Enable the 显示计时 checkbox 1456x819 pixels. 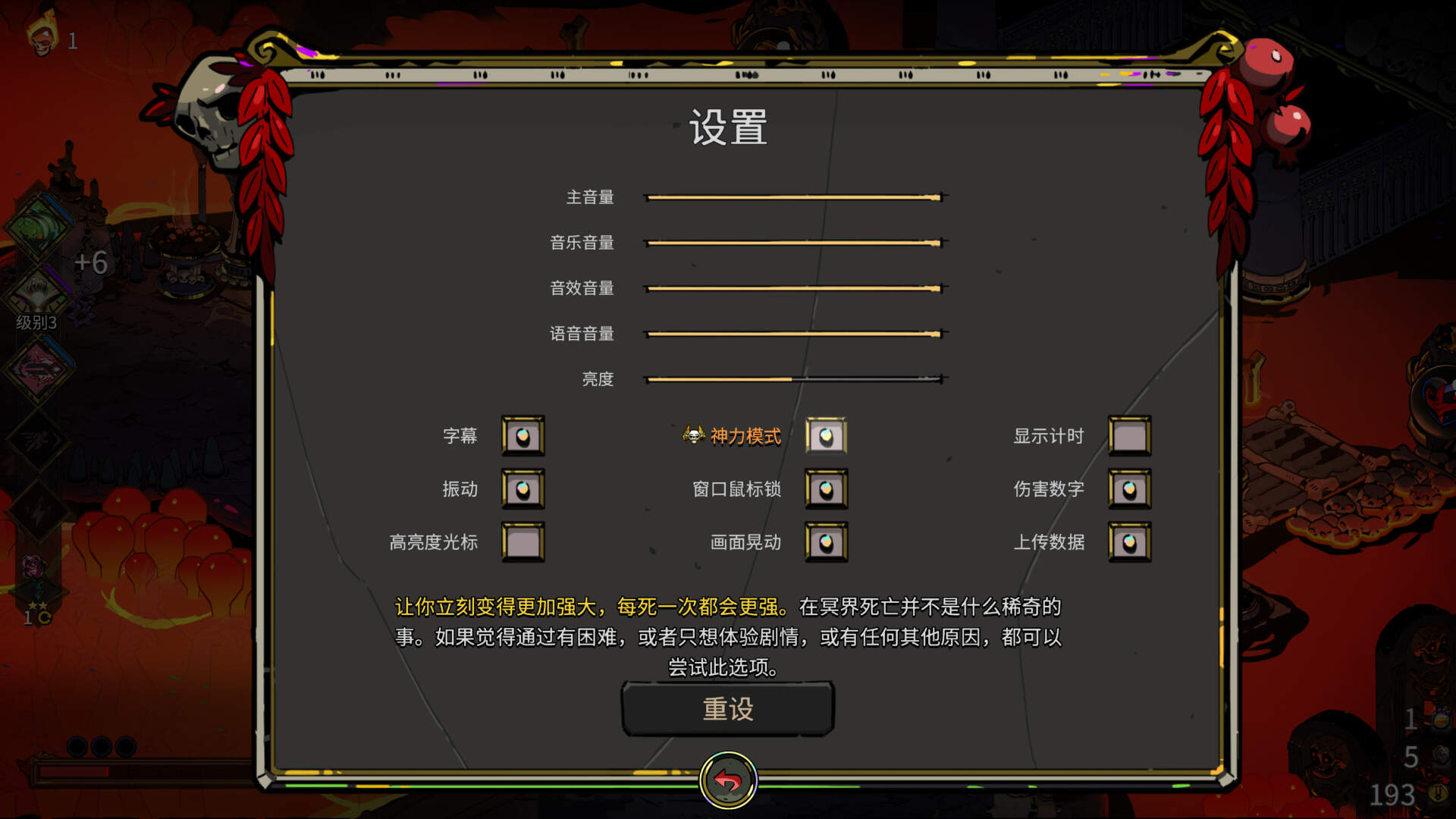point(1131,436)
